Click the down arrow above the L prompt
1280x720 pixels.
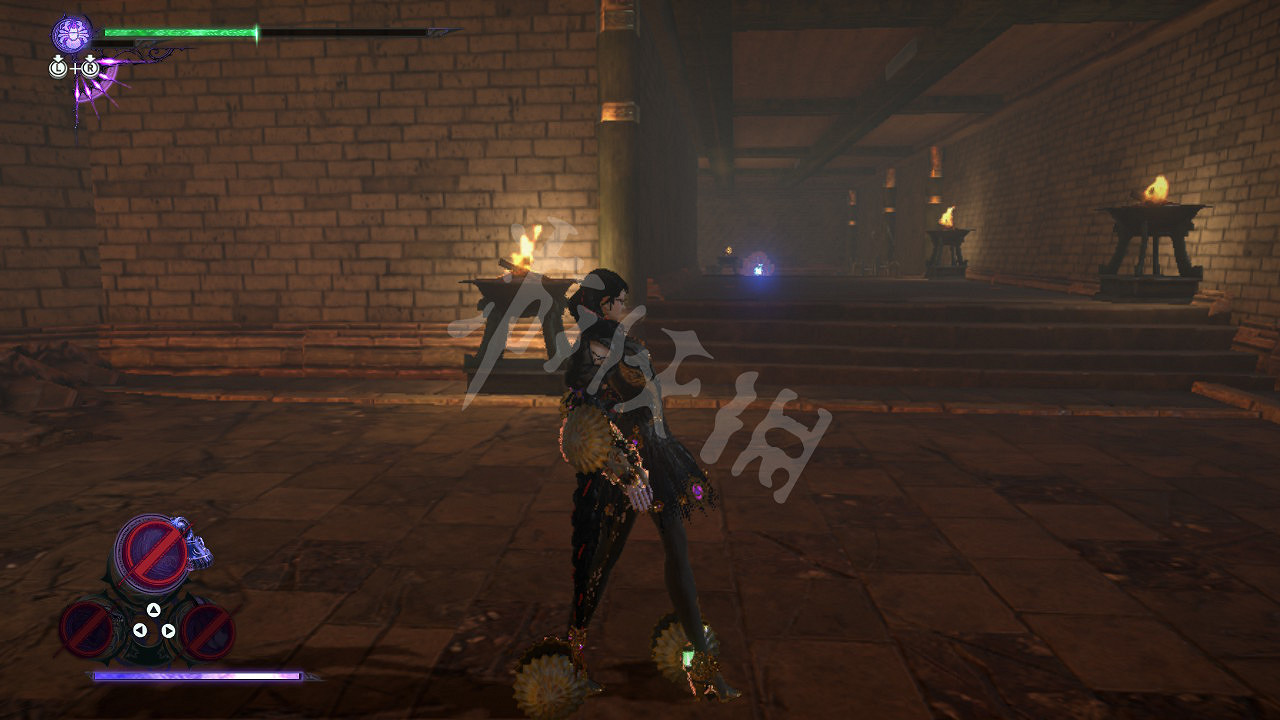tap(58, 58)
